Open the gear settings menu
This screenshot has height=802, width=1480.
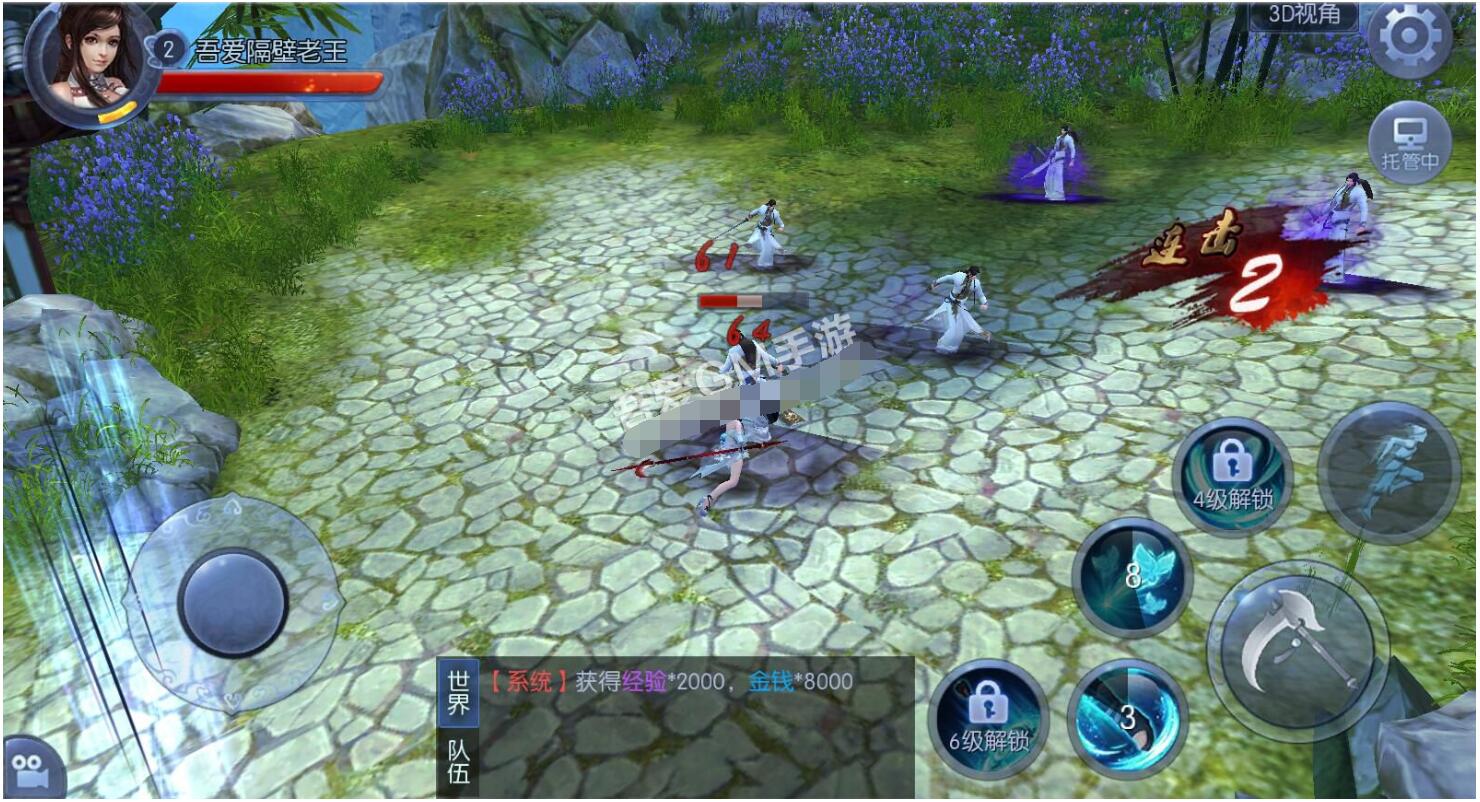1409,38
